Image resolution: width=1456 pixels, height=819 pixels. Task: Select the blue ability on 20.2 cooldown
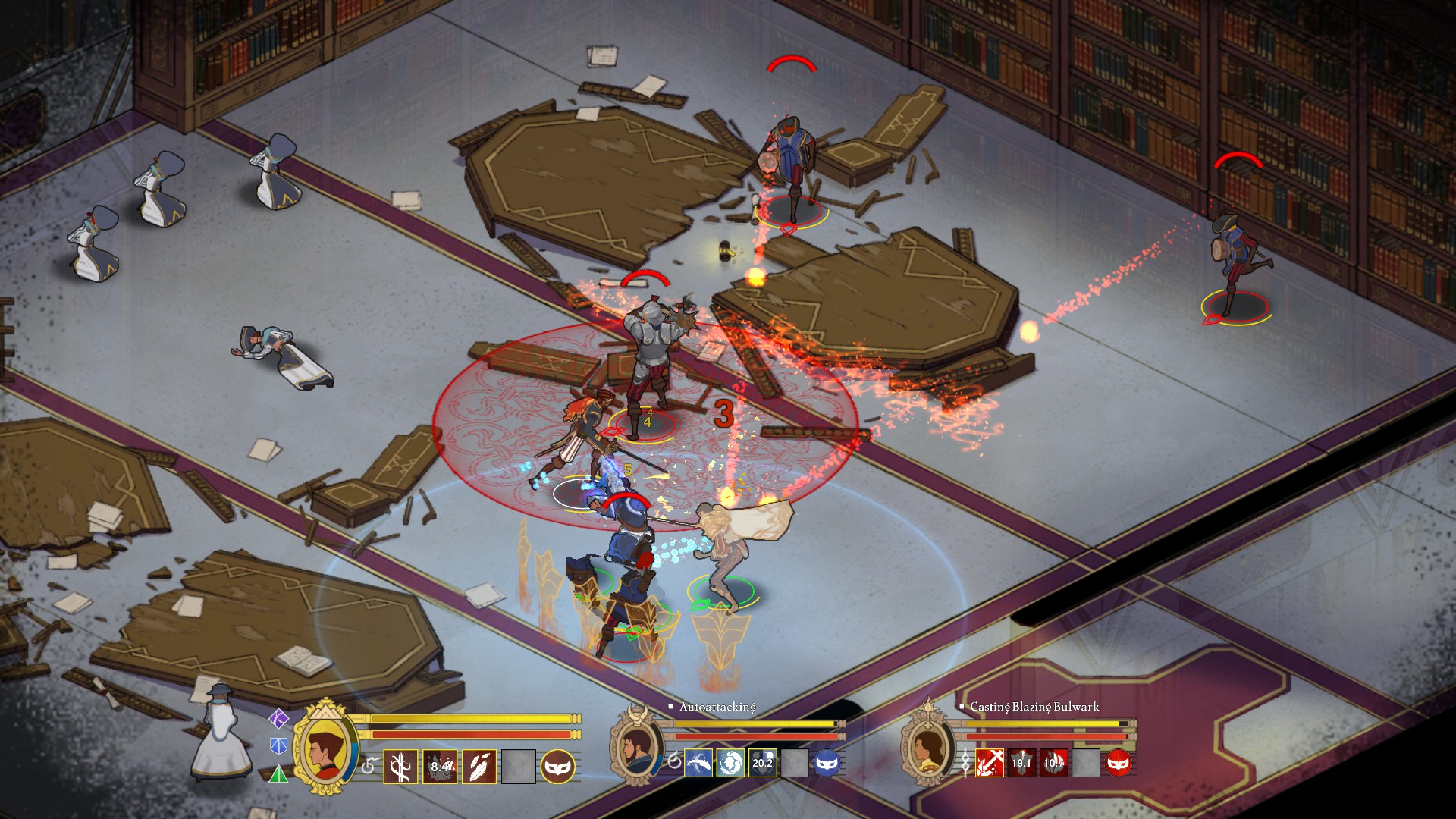pyautogui.click(x=762, y=763)
